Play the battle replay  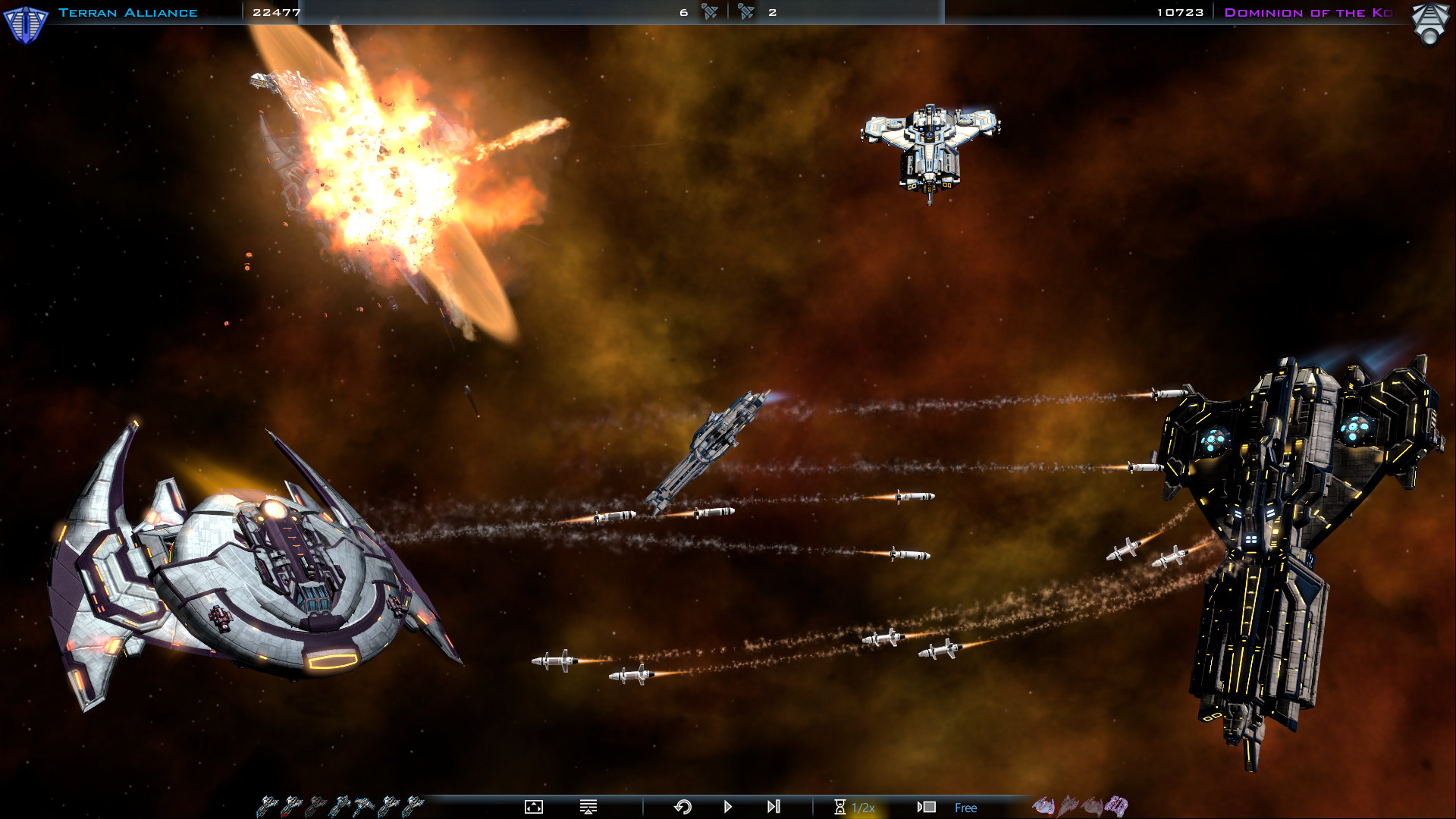pos(727,807)
